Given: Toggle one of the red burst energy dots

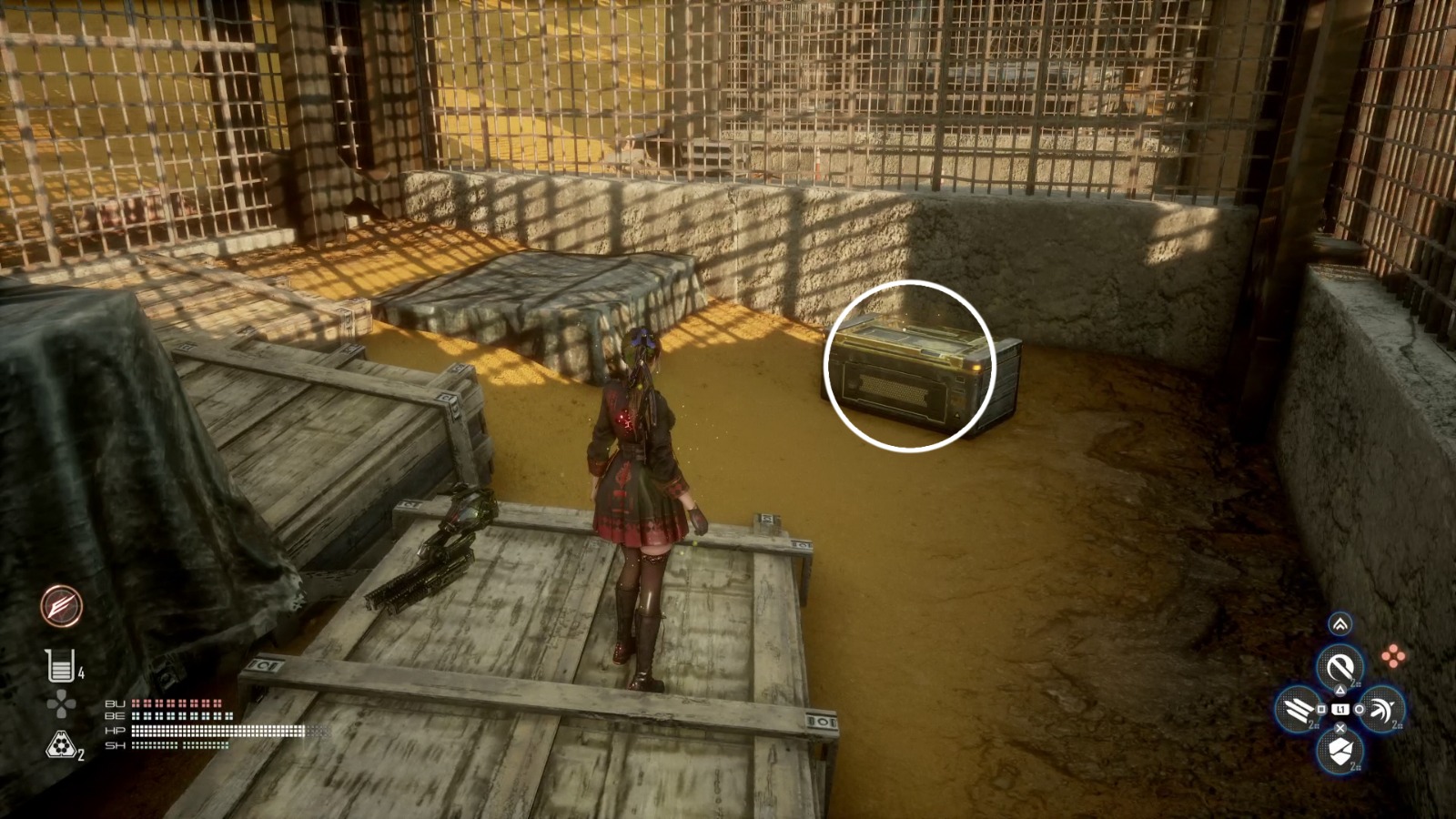Looking at the screenshot, I should click(1394, 655).
